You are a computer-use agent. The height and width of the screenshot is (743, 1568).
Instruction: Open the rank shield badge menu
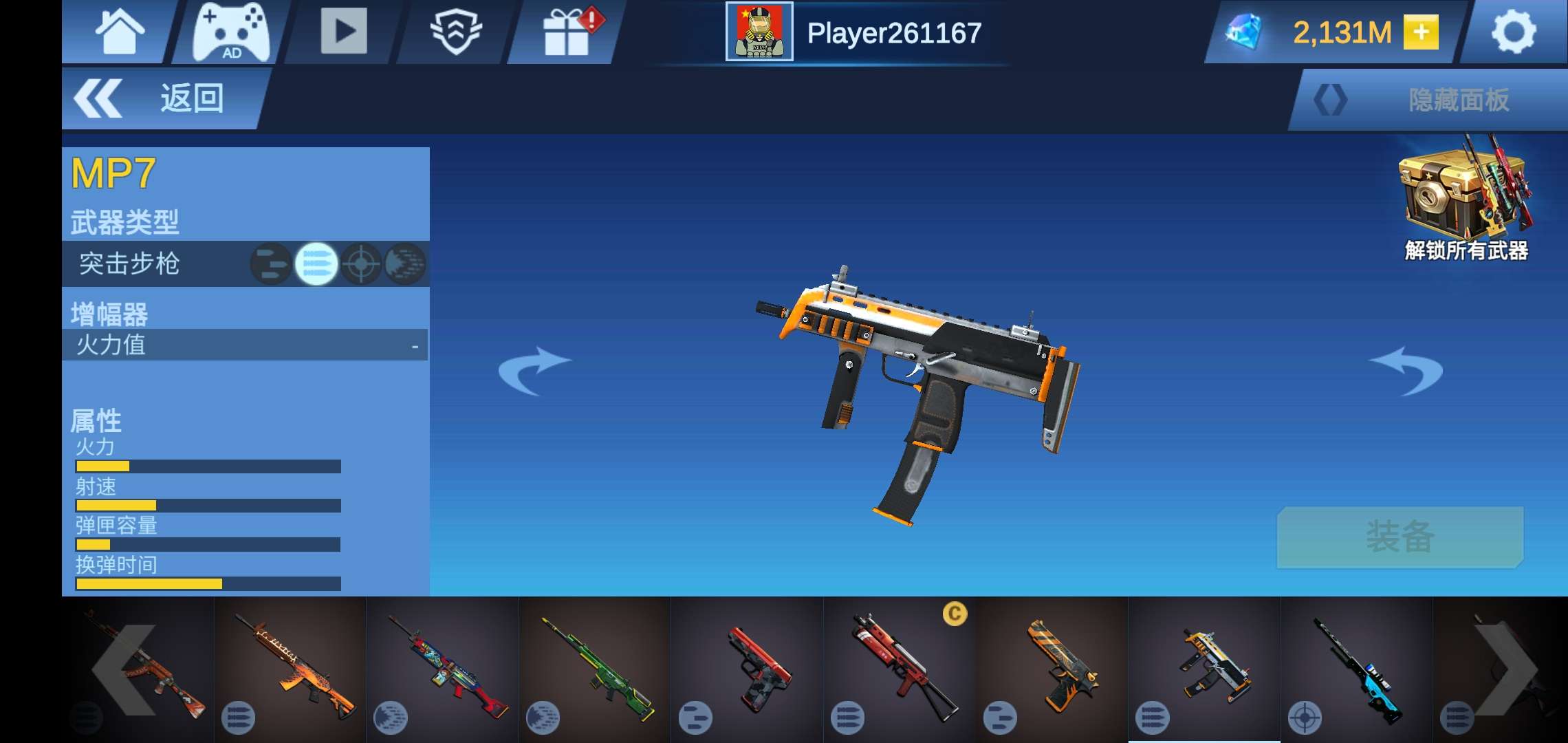tap(455, 32)
